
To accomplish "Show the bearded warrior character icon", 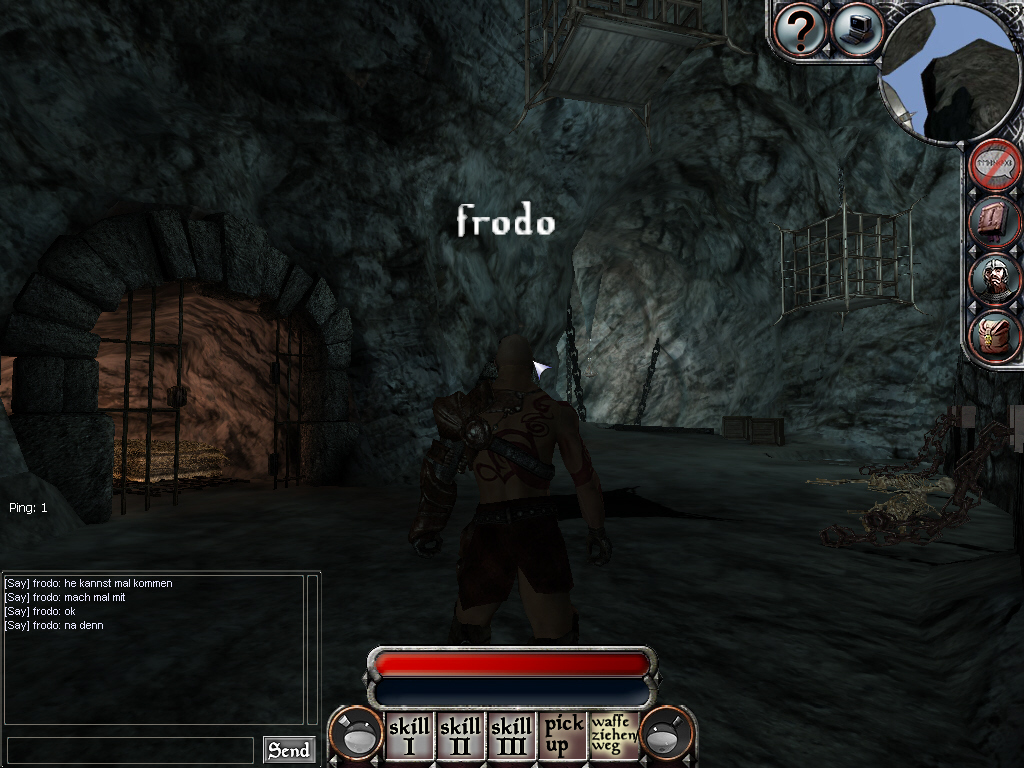I will click(x=995, y=278).
